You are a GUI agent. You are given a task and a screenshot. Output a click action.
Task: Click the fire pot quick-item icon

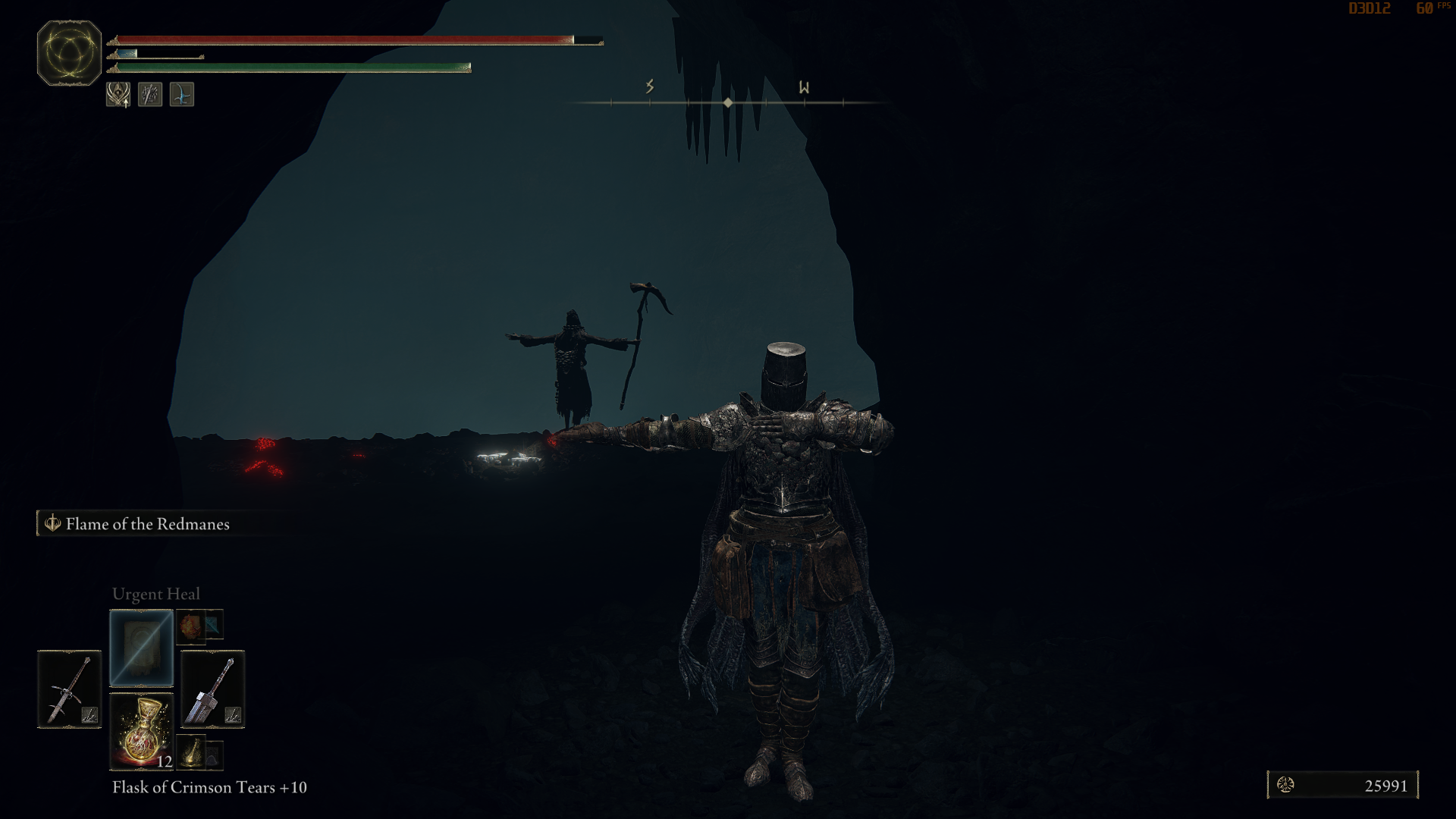(190, 626)
